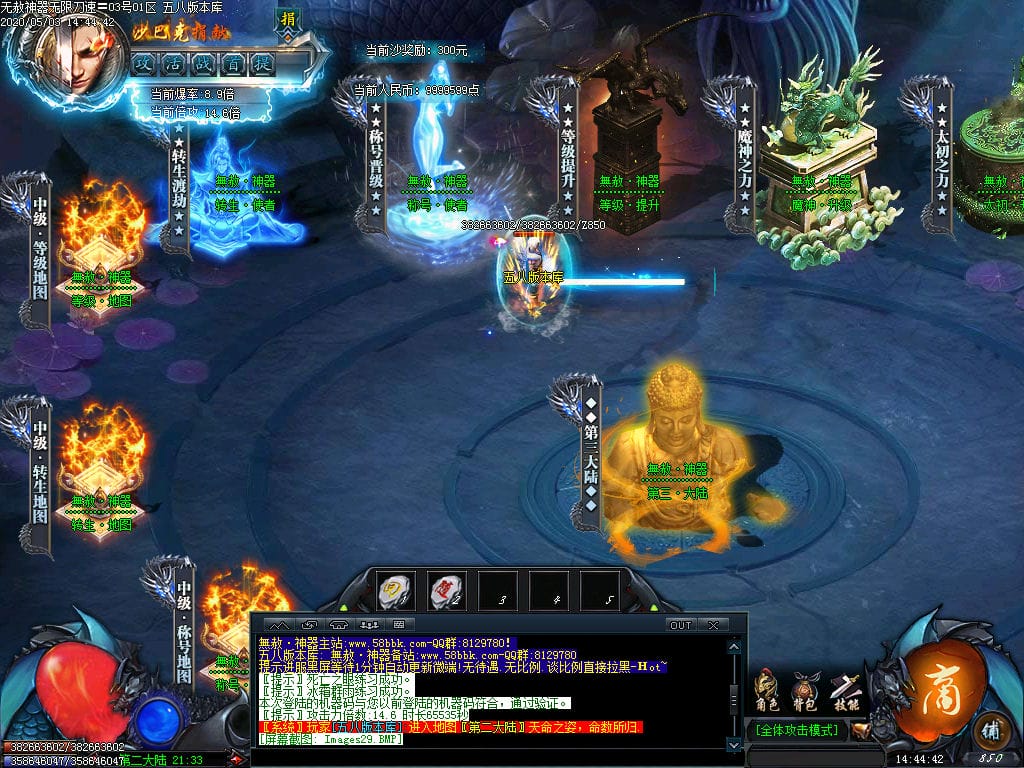Screen dimensions: 1024x768
Task: Click the 首 button in the top bar
Action: 232,63
